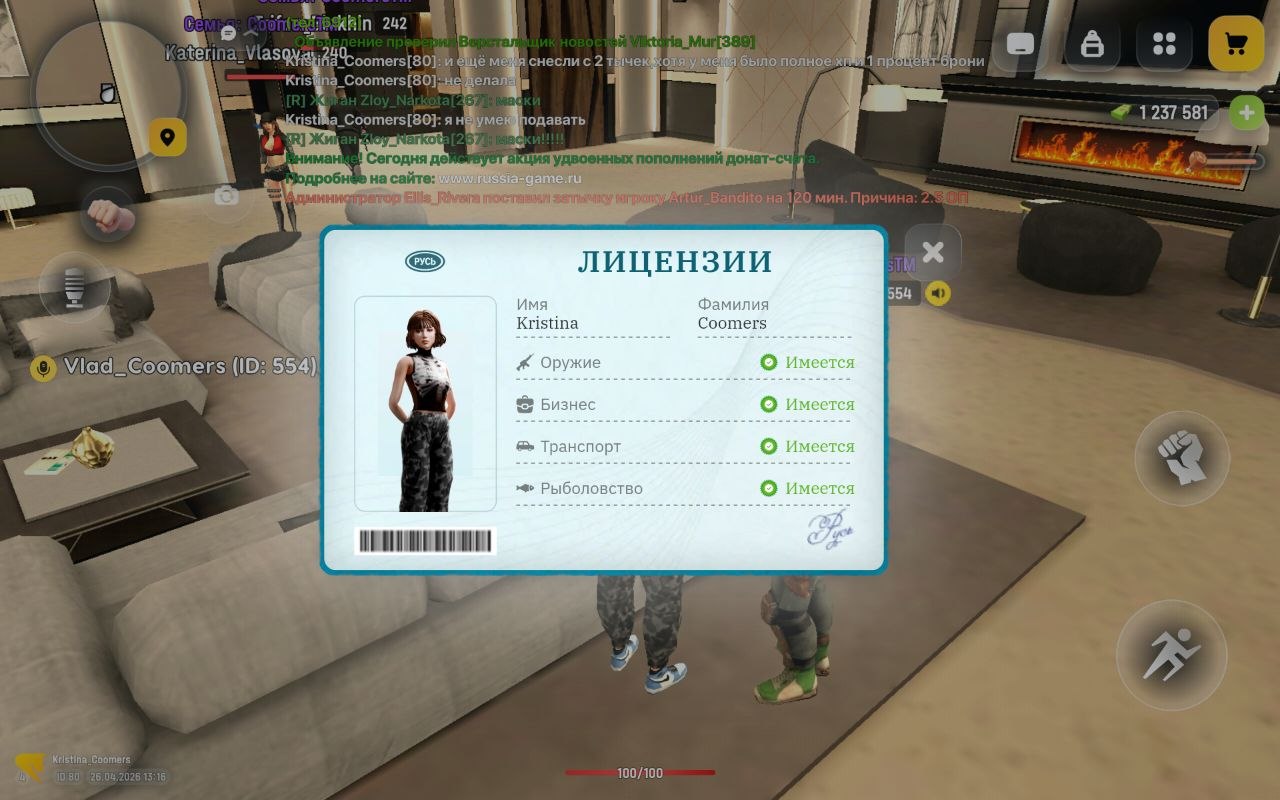1280x800 pixels.
Task: Tap the green plus to add money
Action: coord(1246,112)
